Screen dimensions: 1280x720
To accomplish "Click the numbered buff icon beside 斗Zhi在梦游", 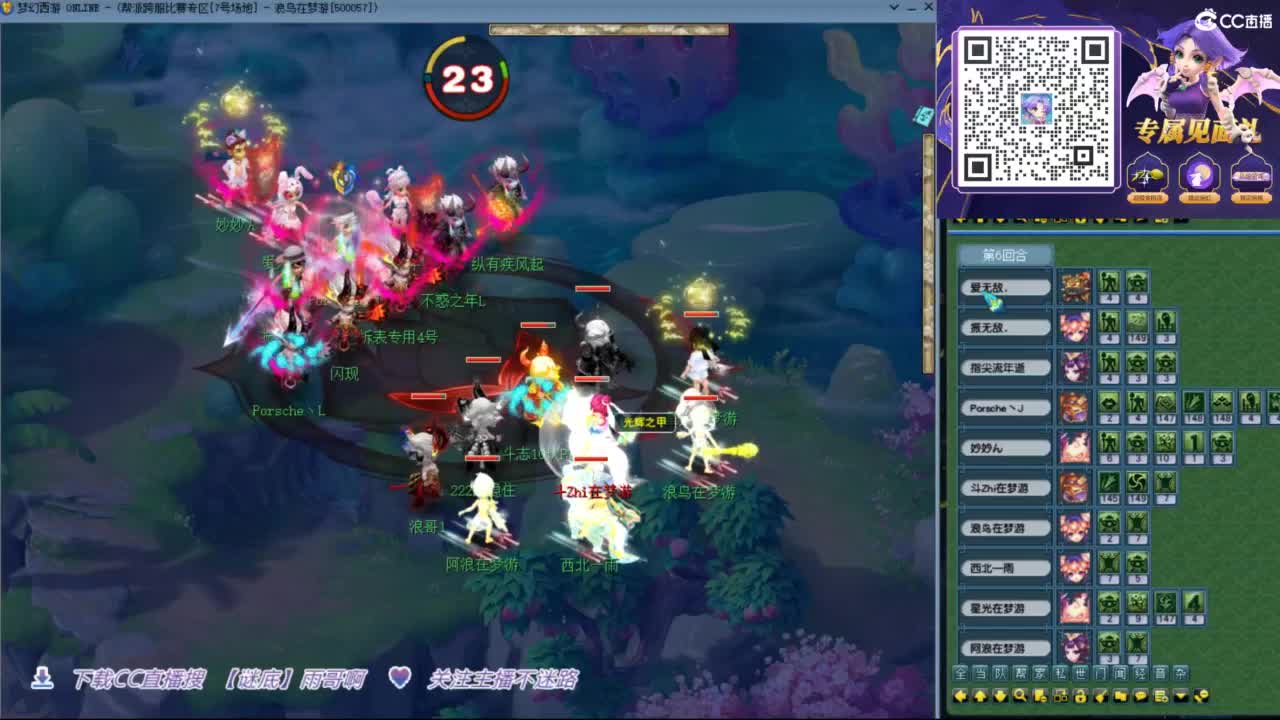I will click(x=1108, y=487).
